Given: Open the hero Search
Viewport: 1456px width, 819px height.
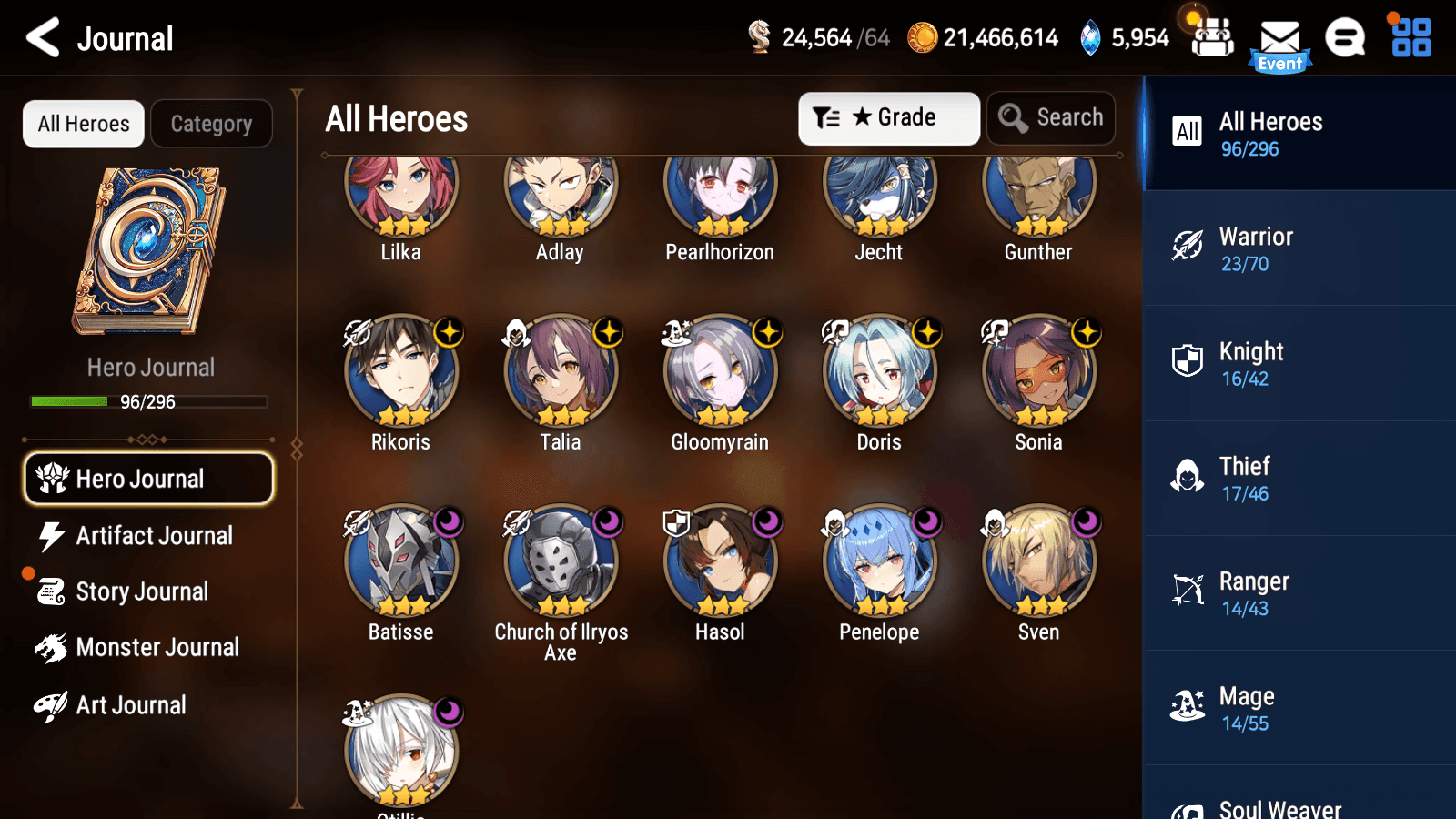Looking at the screenshot, I should (x=1051, y=117).
